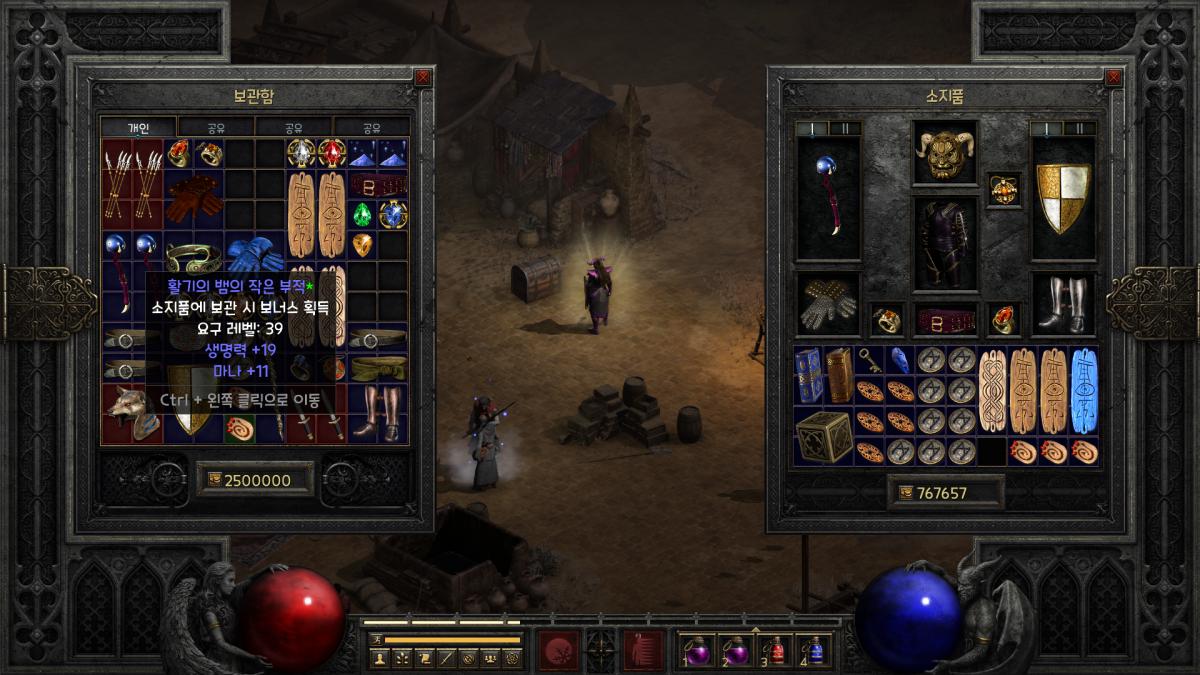Open the character screen button

(380, 658)
